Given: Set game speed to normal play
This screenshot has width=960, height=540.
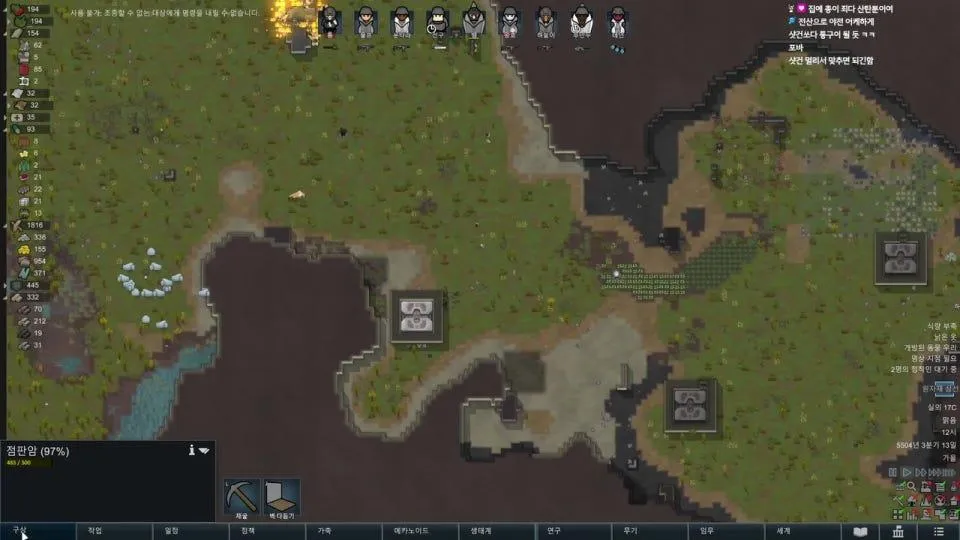Looking at the screenshot, I should (x=907, y=472).
